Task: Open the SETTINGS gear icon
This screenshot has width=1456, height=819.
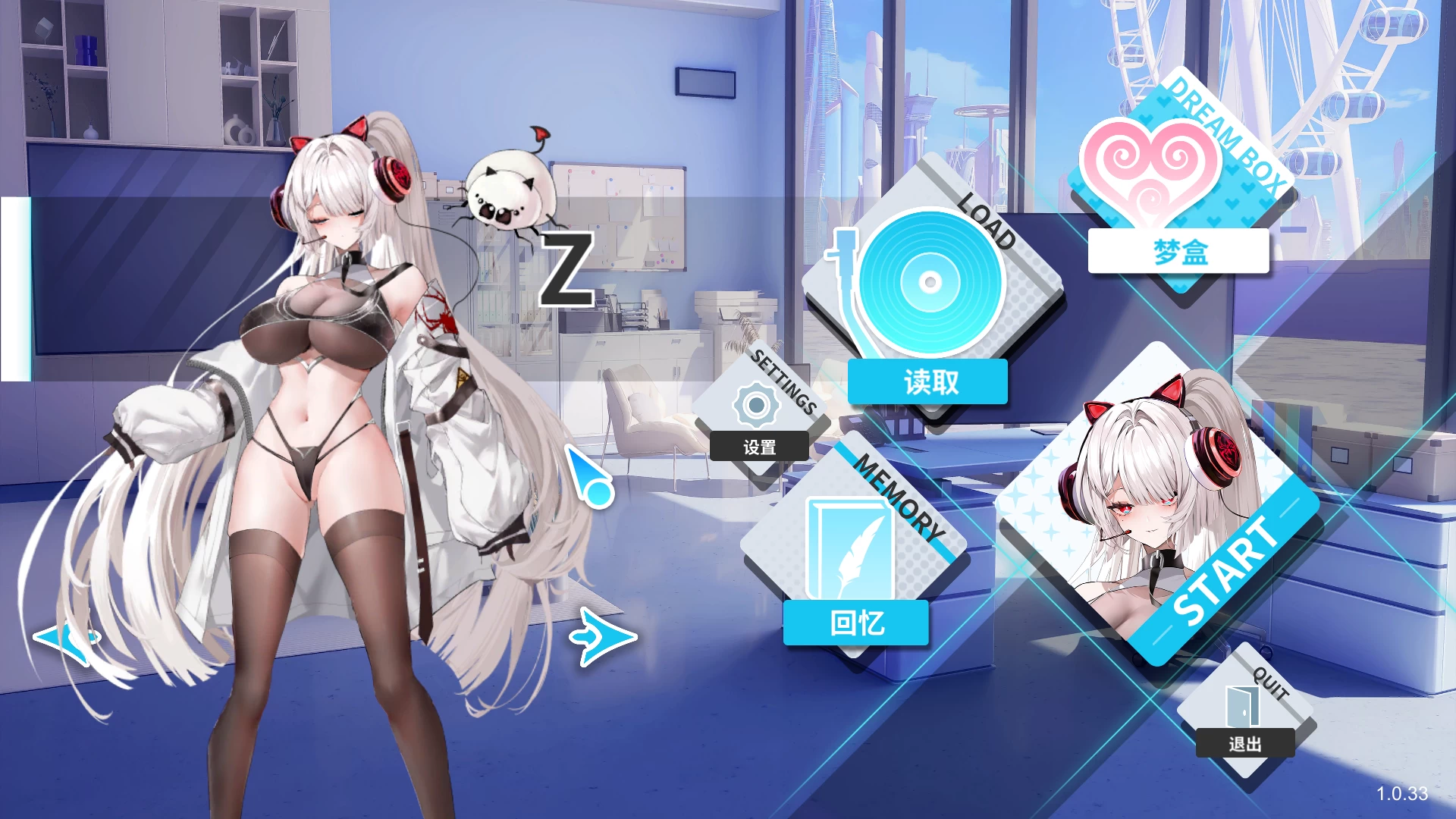Action: tap(757, 406)
